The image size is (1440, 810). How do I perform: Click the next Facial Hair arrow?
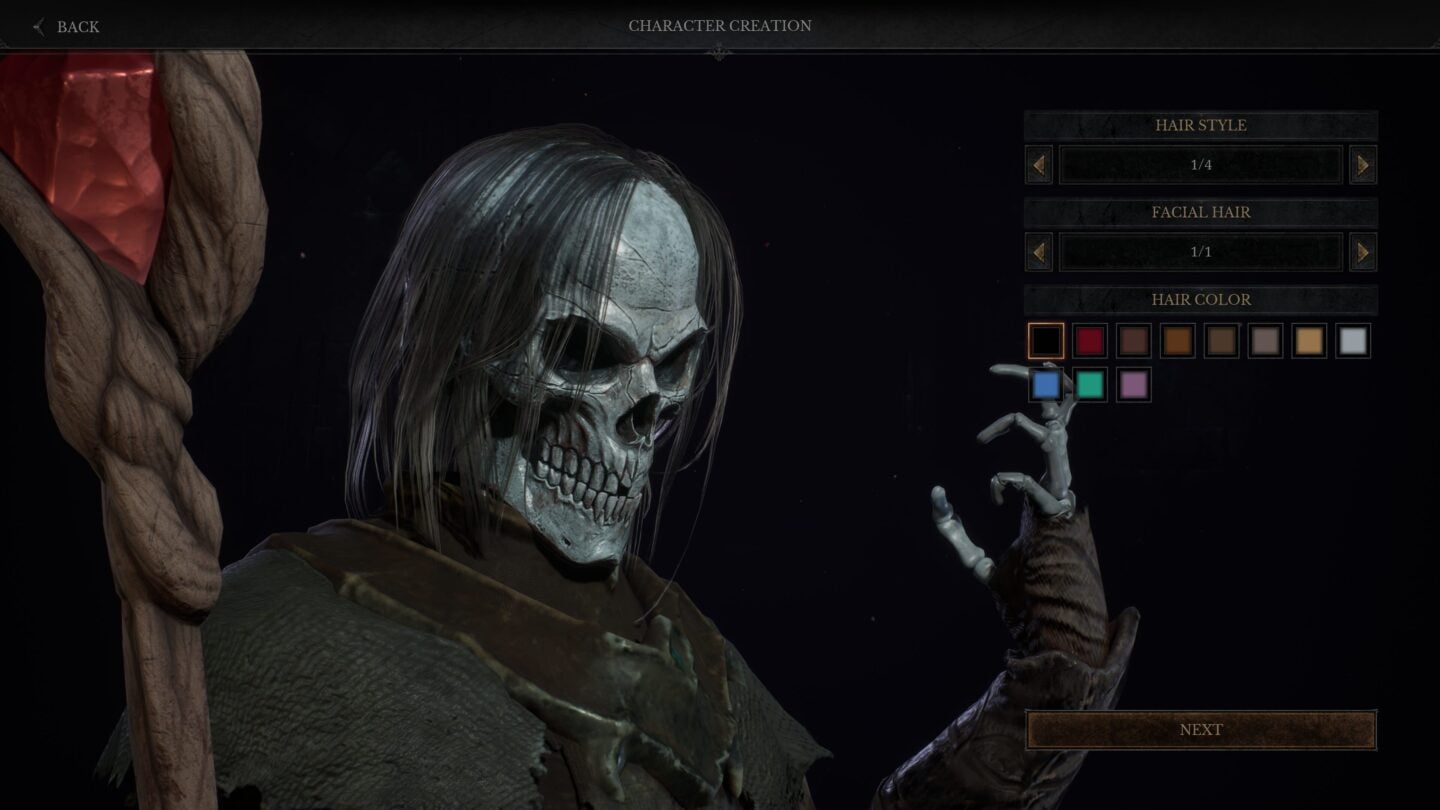pyautogui.click(x=1363, y=251)
